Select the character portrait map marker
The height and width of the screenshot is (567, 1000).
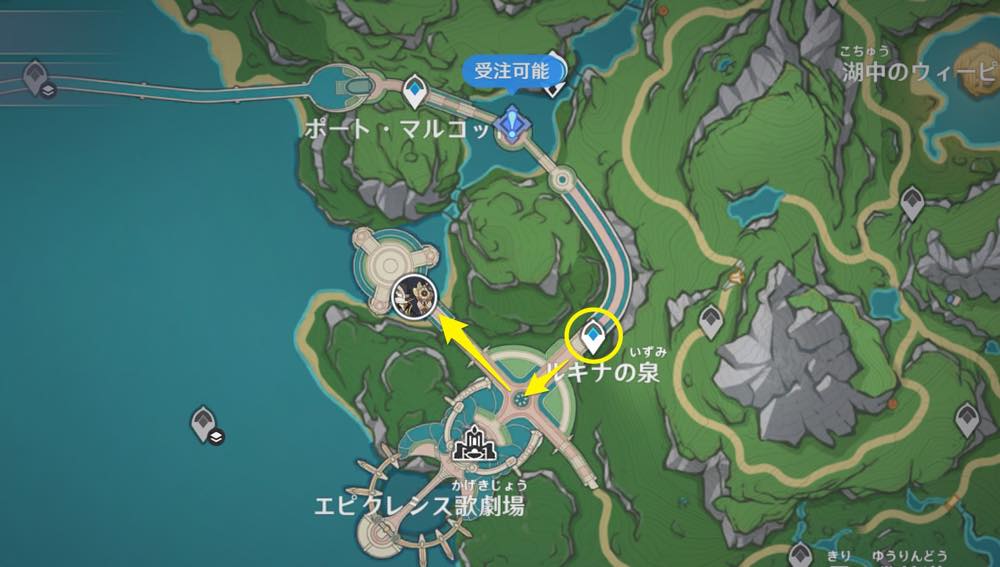pyautogui.click(x=412, y=296)
